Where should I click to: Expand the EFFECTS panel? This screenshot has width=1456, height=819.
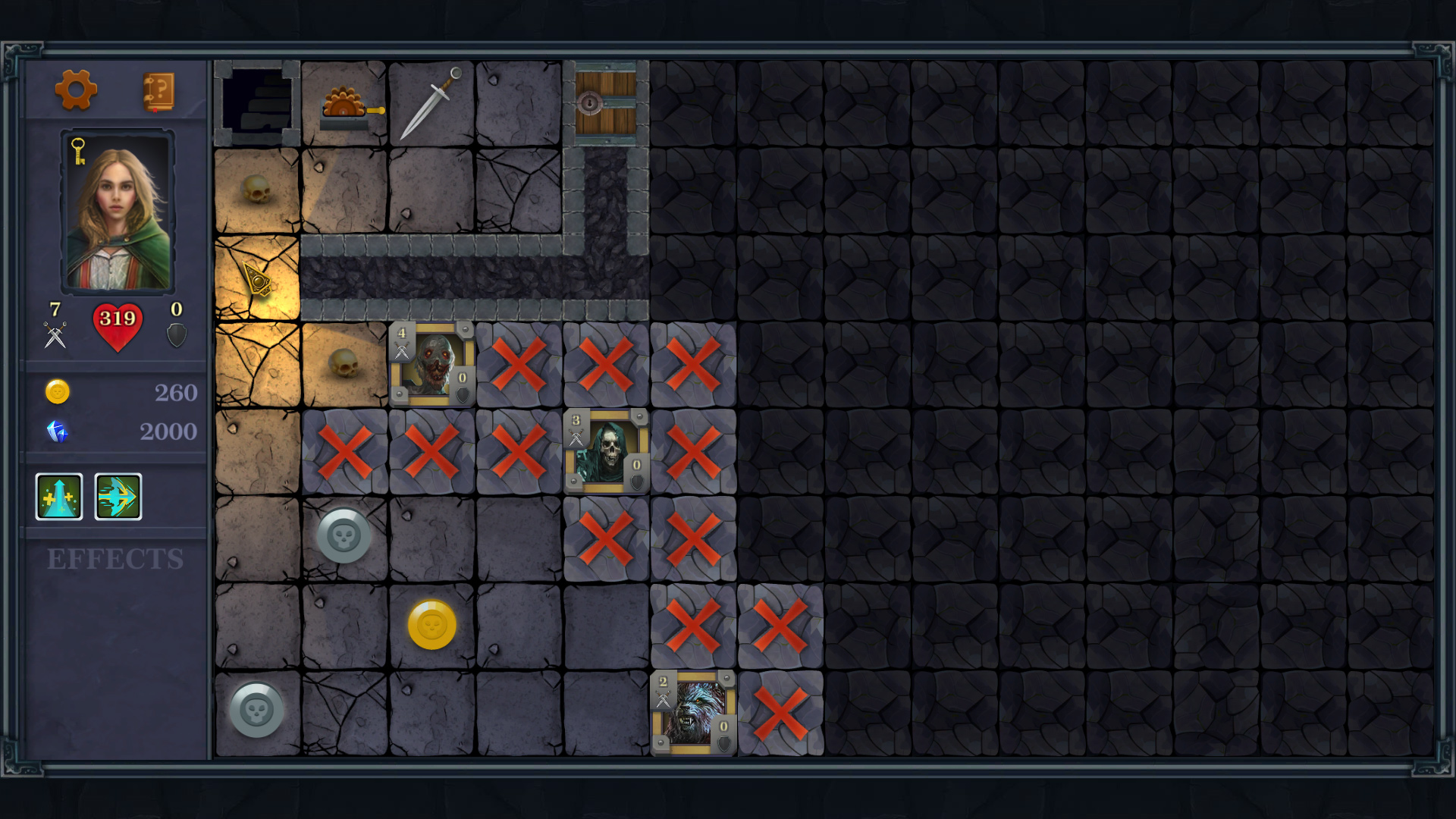pyautogui.click(x=115, y=559)
